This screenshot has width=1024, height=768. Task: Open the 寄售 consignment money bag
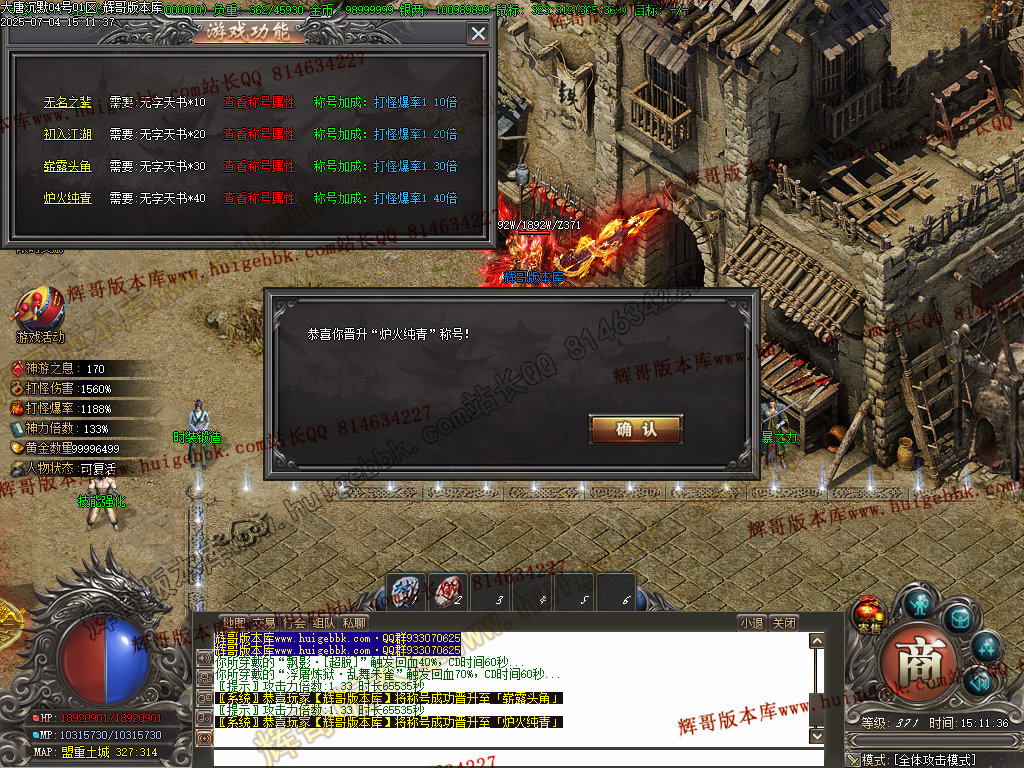pyautogui.click(x=867, y=612)
